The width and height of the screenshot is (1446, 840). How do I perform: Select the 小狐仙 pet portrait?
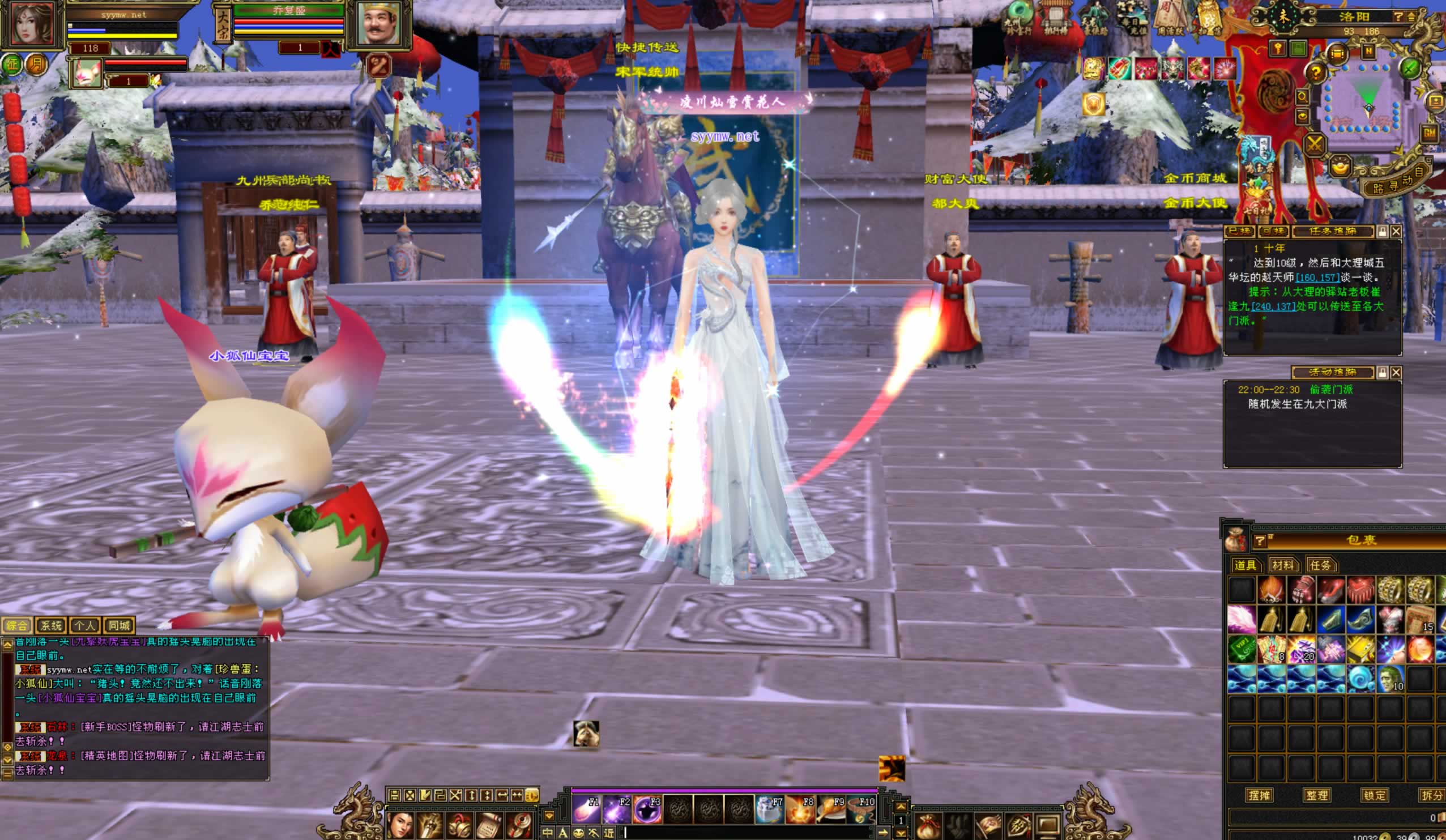(x=87, y=74)
